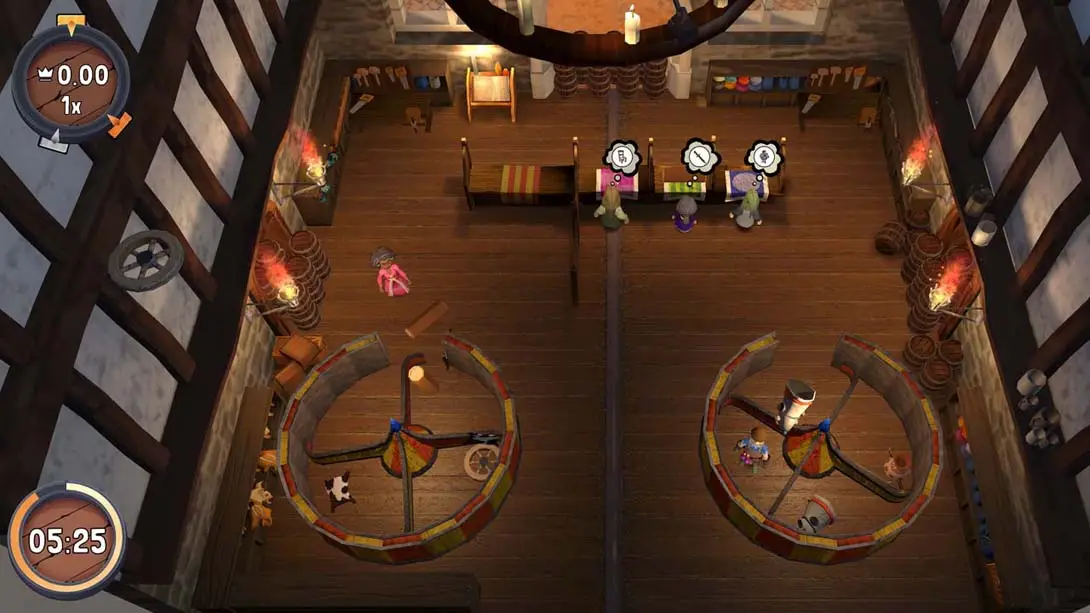
Task: Select the sword order thought bubble
Action: [x=699, y=156]
